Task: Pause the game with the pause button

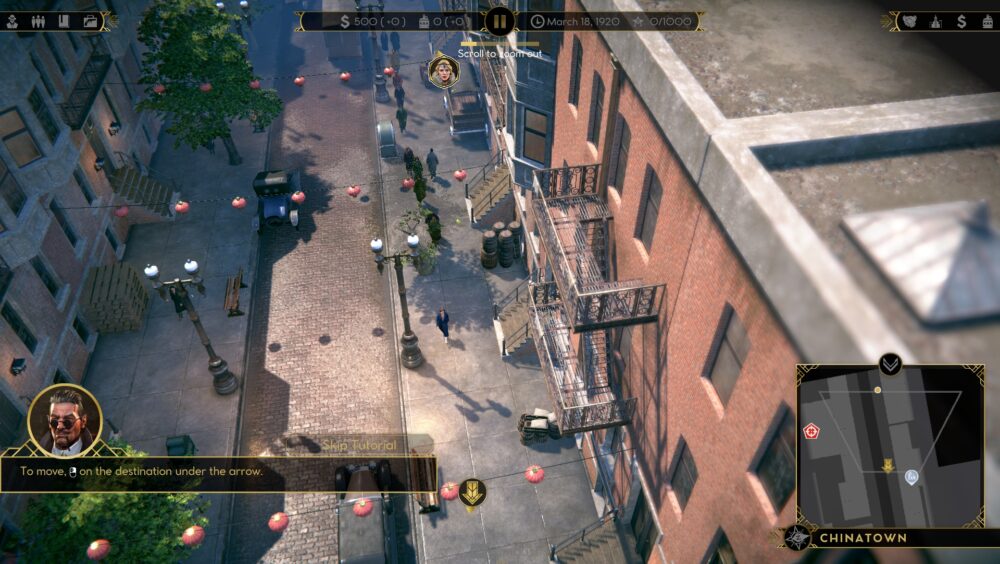Action: click(499, 20)
